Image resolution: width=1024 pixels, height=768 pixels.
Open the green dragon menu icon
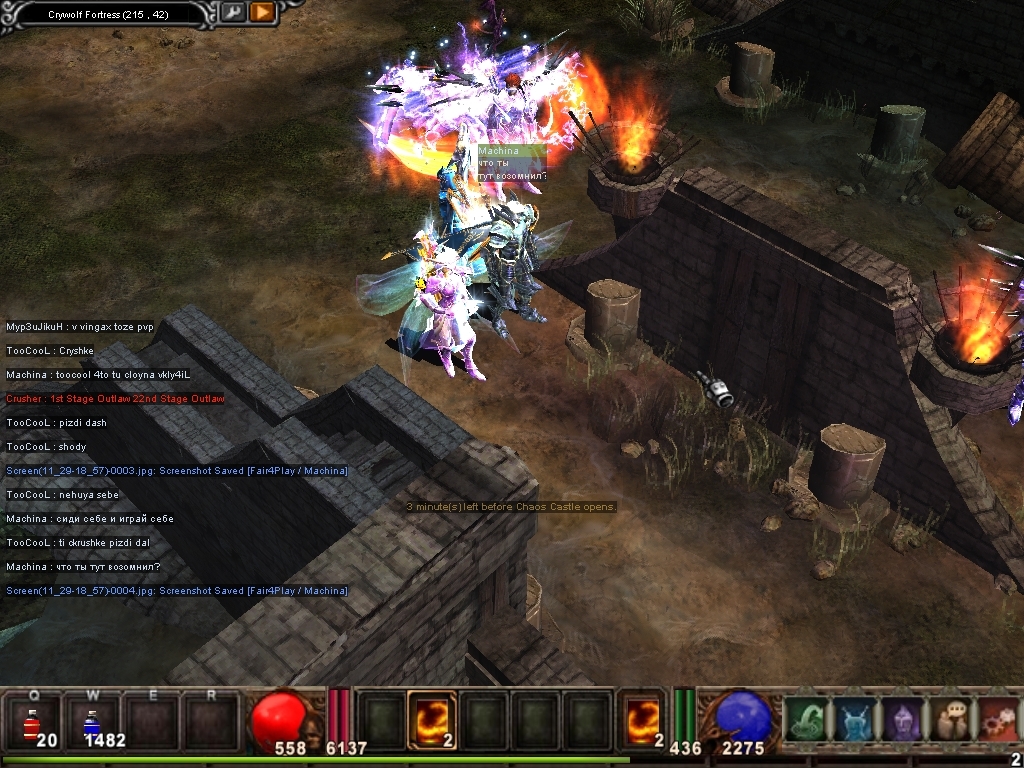pos(806,719)
